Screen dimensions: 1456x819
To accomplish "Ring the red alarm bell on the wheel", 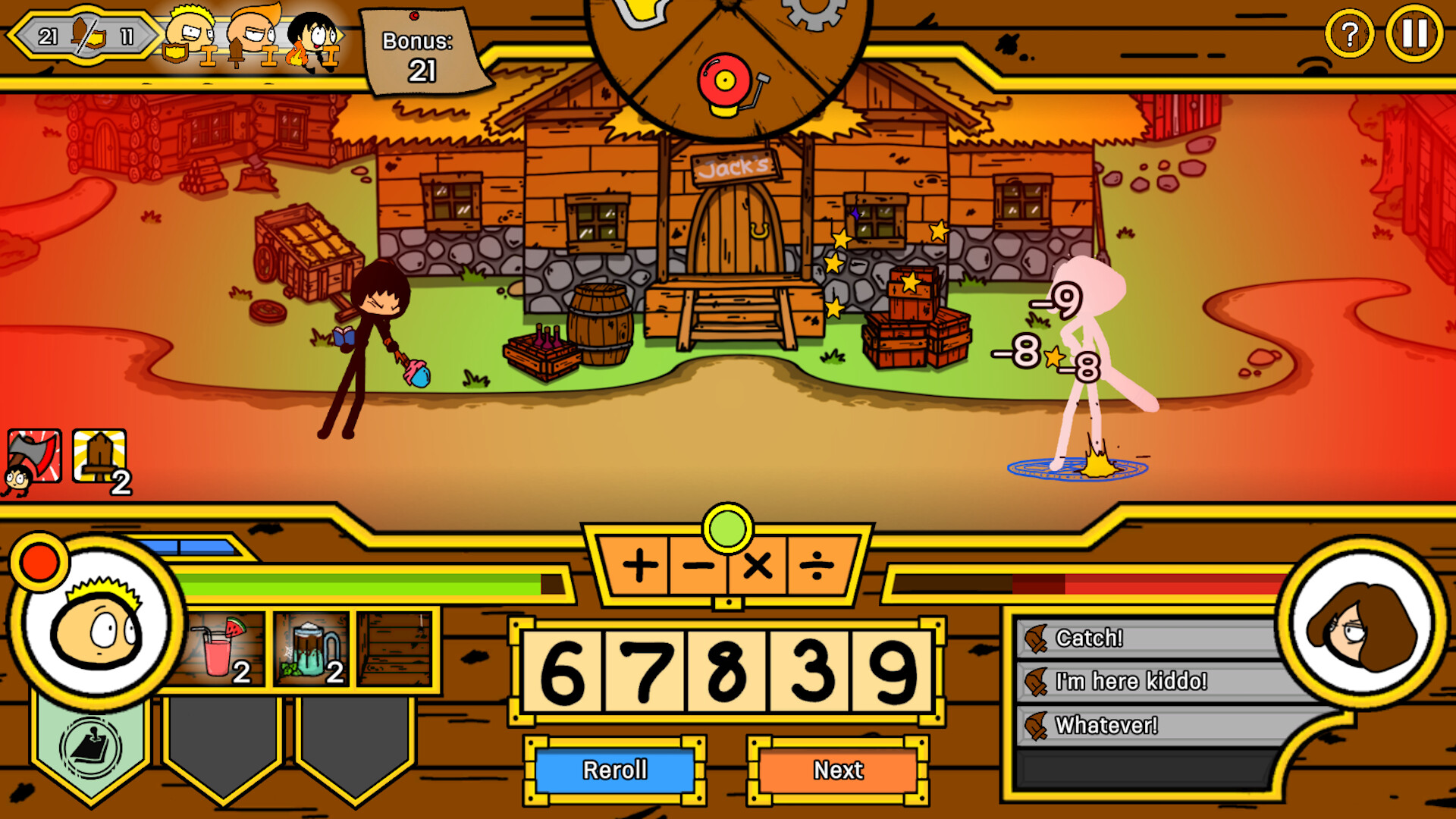I will [726, 80].
